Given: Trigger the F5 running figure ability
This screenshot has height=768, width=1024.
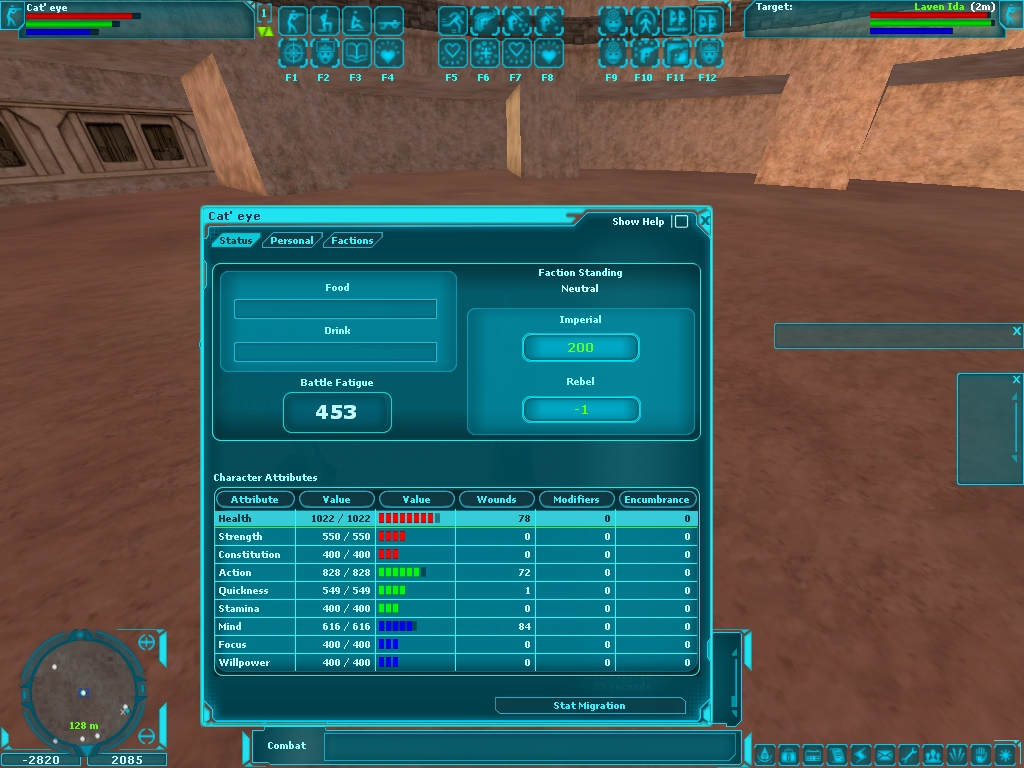Looking at the screenshot, I should pos(452,21).
